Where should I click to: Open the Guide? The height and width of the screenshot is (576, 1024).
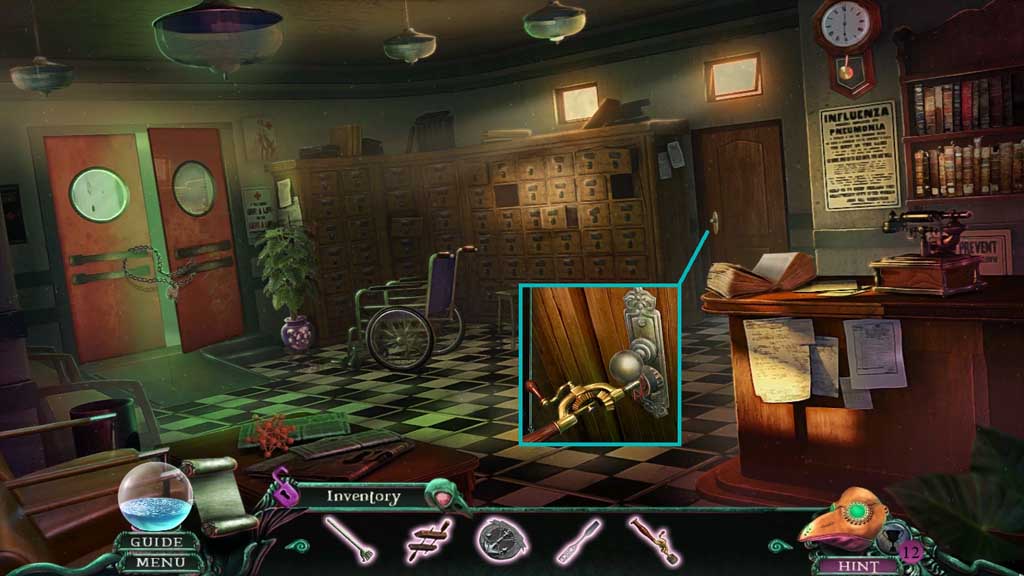coord(156,542)
